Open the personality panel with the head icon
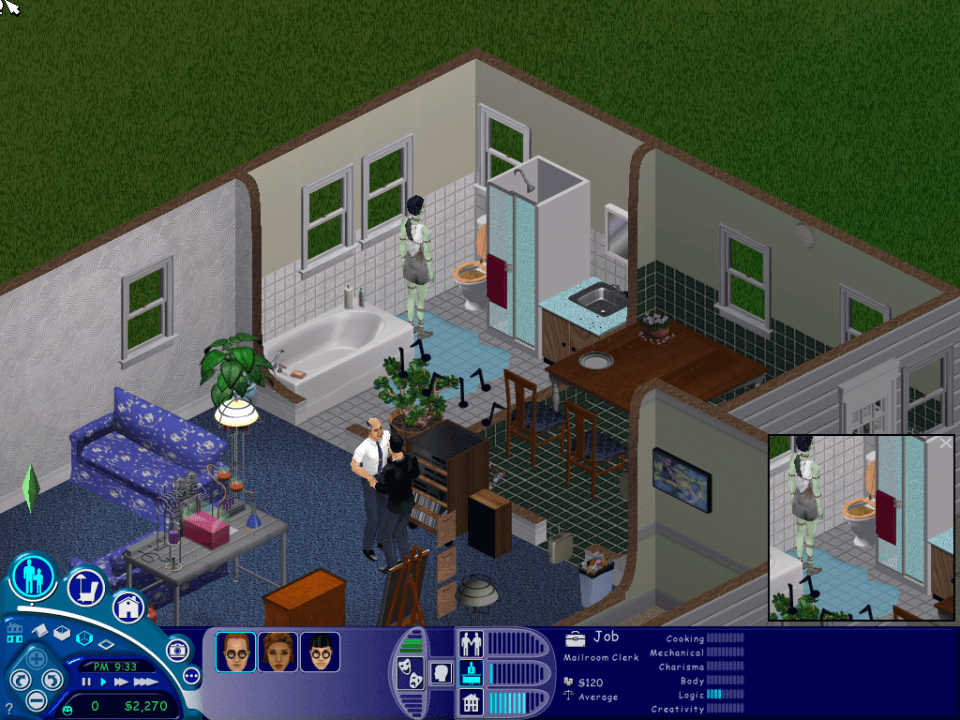 point(439,673)
